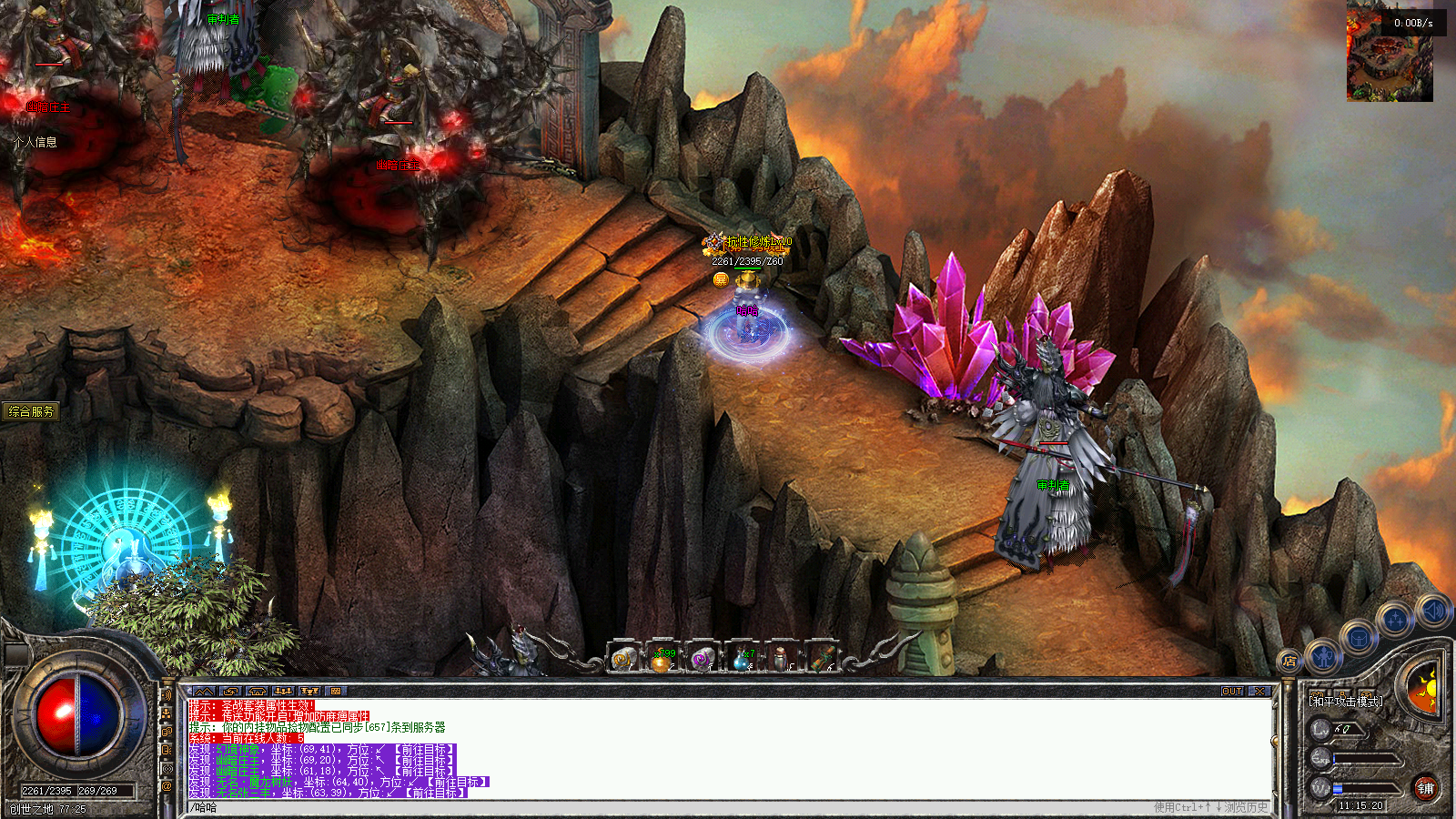The width and height of the screenshot is (1456, 819).
Task: Click the OUT button above the chat
Action: pos(1232,692)
